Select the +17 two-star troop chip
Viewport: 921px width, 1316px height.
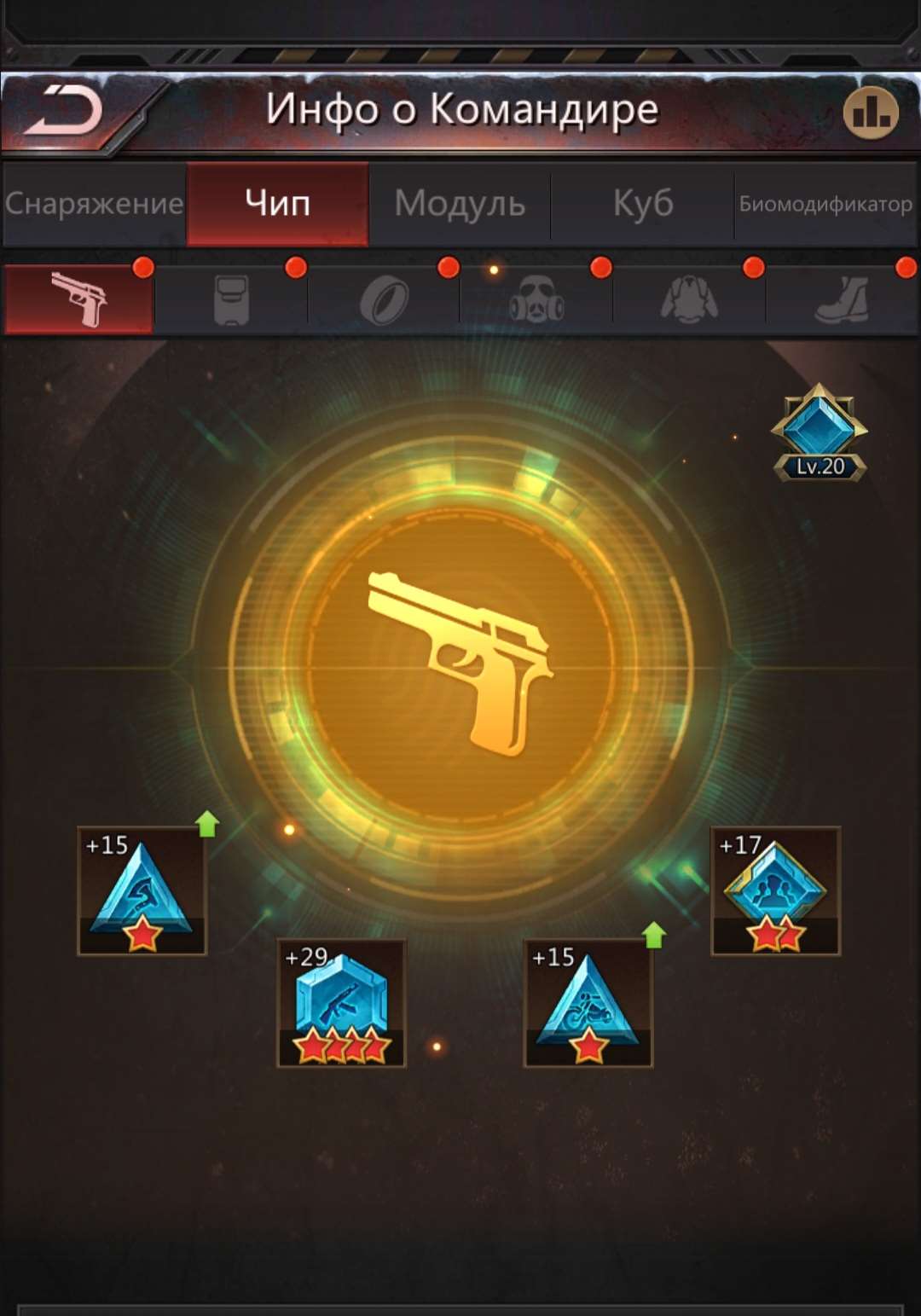pos(775,890)
